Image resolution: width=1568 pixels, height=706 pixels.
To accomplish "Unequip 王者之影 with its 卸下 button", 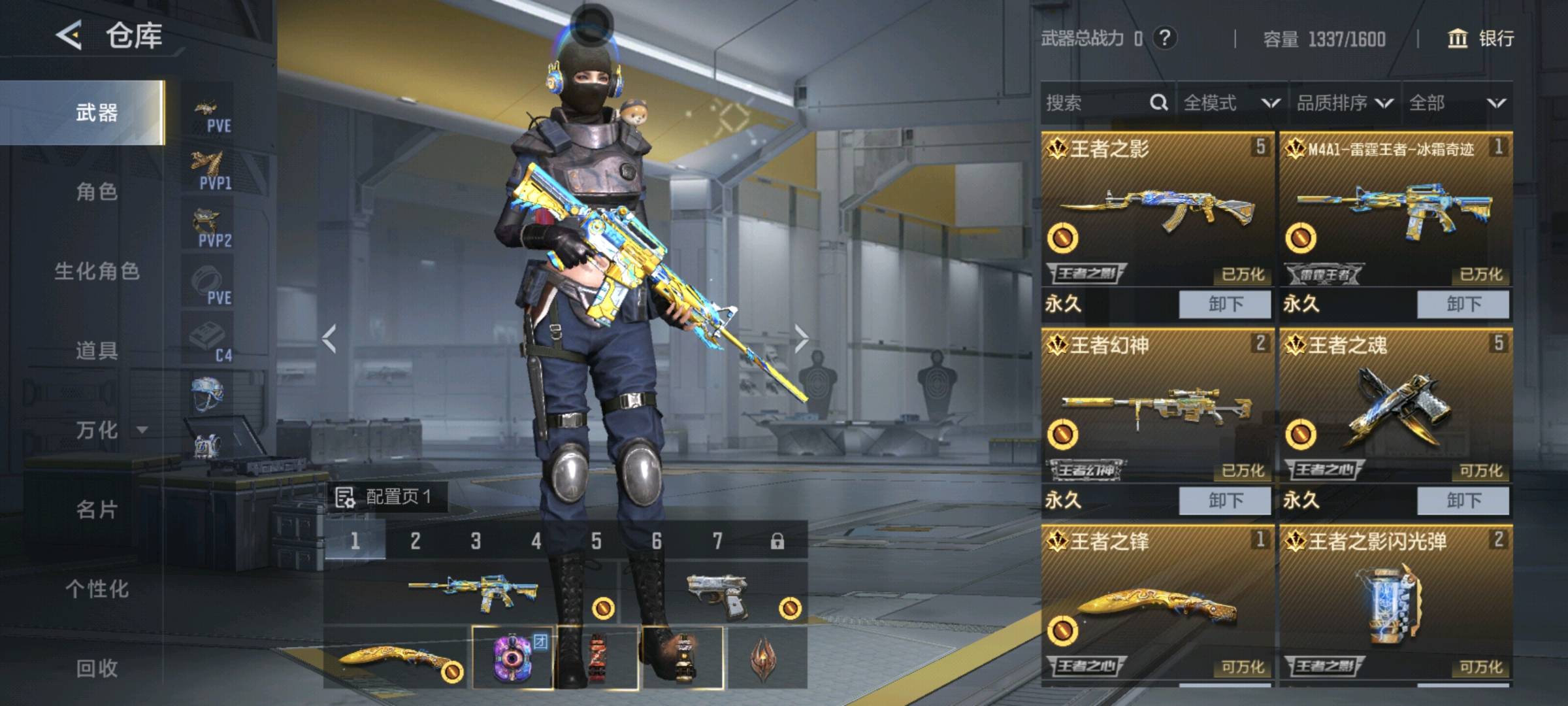I will click(1224, 305).
